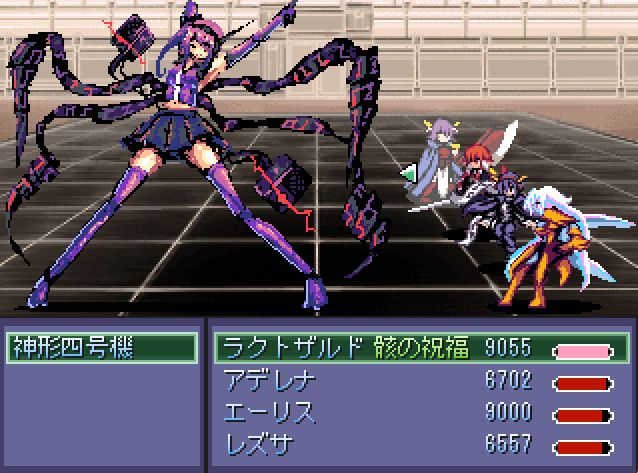
Task: Select enemy 神形四号機 in the target list
Action: 102,348
